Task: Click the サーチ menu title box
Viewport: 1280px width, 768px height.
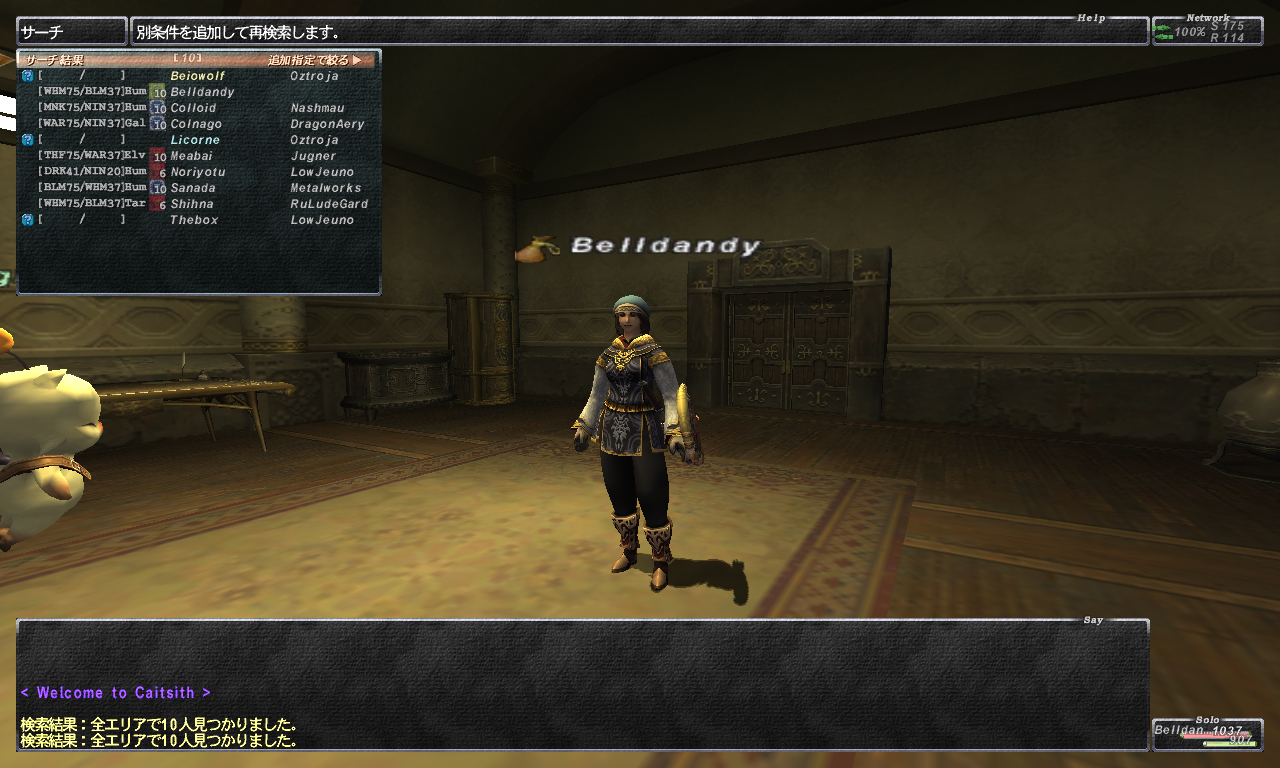Action: [x=72, y=31]
